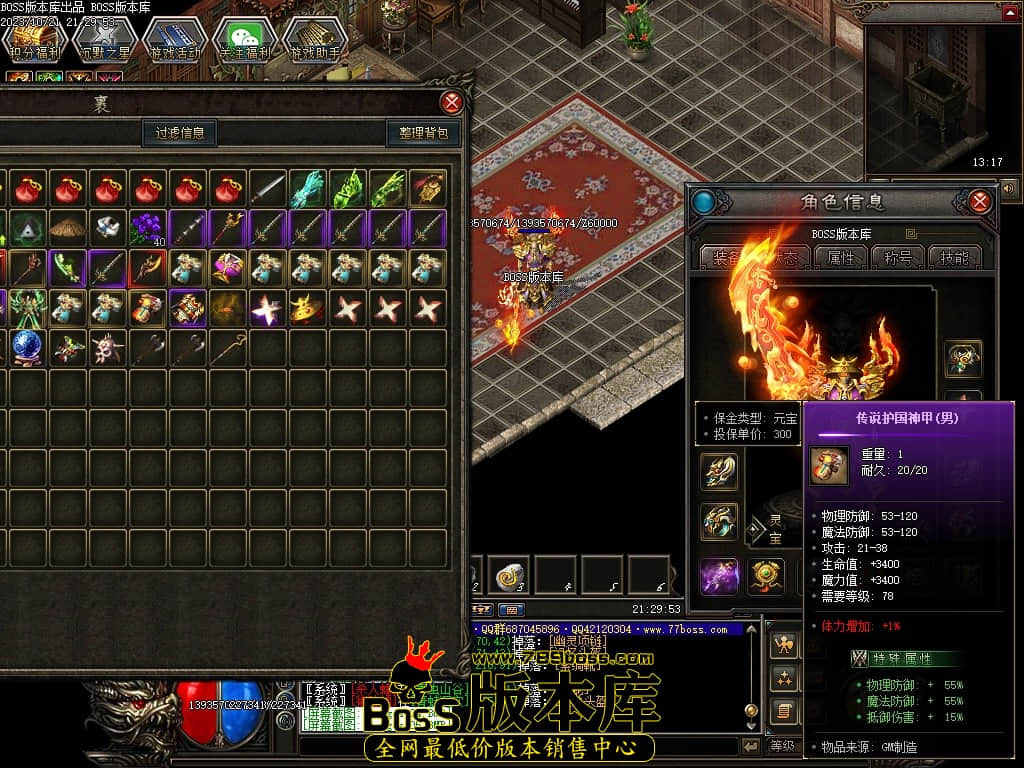
Task: Switch to the 技能 skills tab
Action: [x=955, y=257]
